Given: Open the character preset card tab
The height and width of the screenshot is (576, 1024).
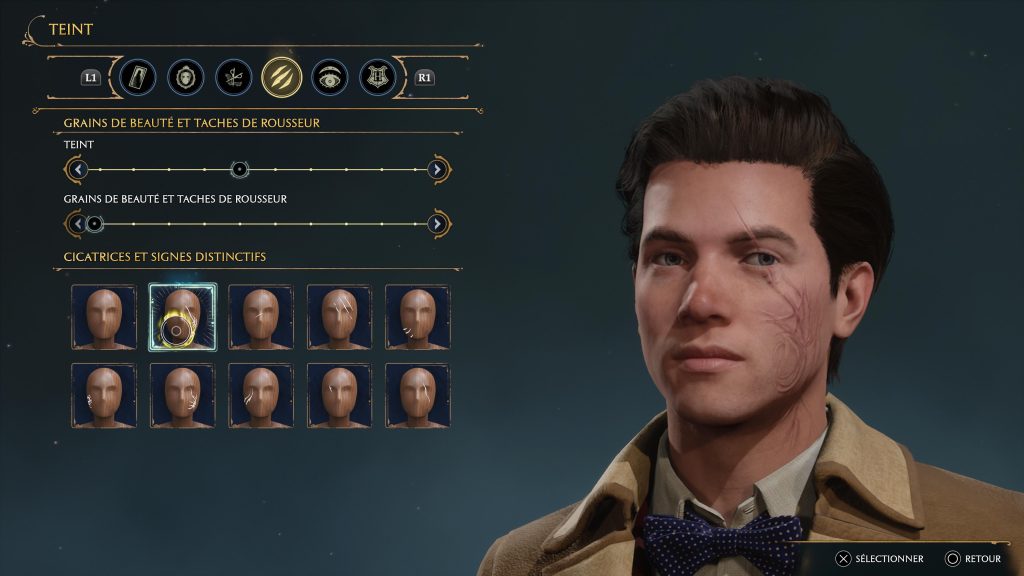Looking at the screenshot, I should click(x=137, y=77).
